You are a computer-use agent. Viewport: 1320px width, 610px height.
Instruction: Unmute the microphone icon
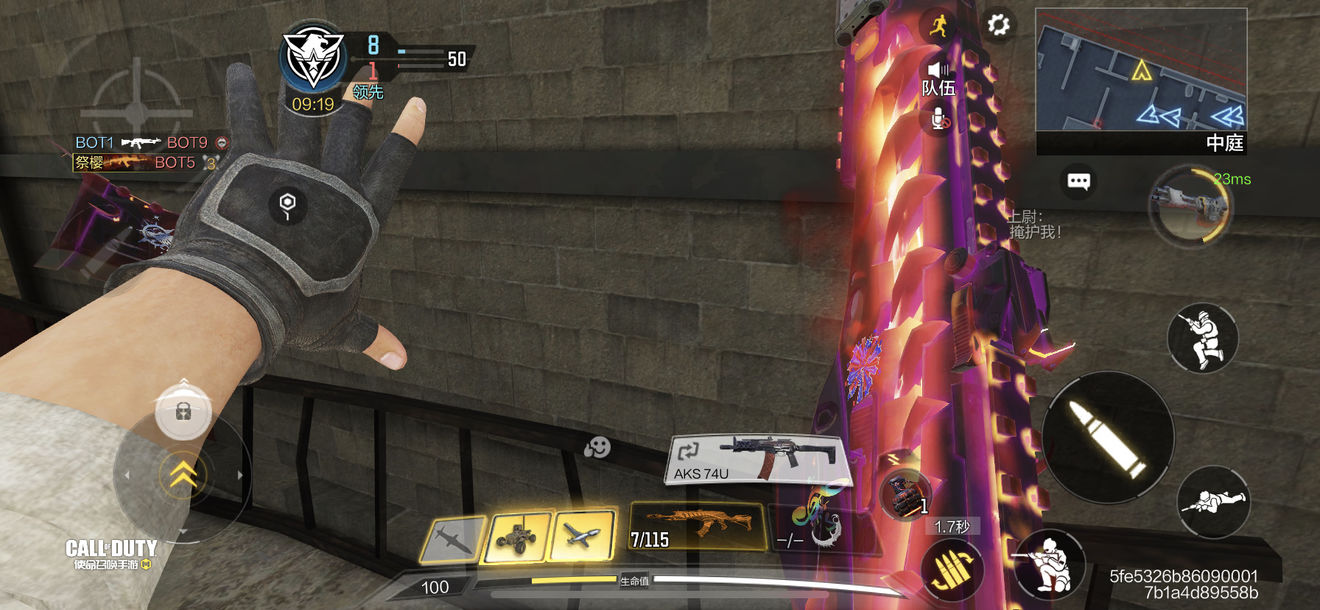(938, 119)
